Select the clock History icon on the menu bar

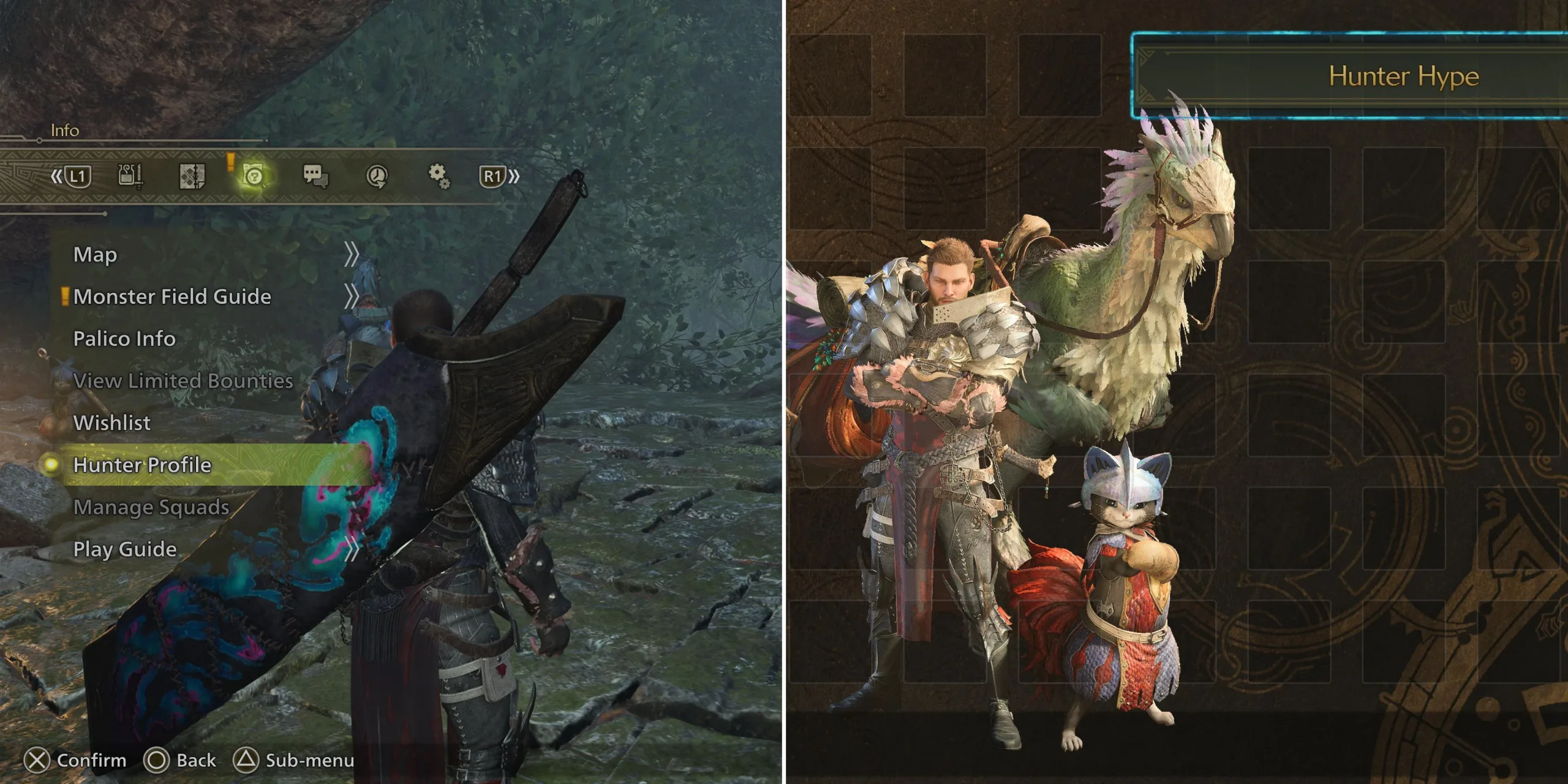(378, 176)
